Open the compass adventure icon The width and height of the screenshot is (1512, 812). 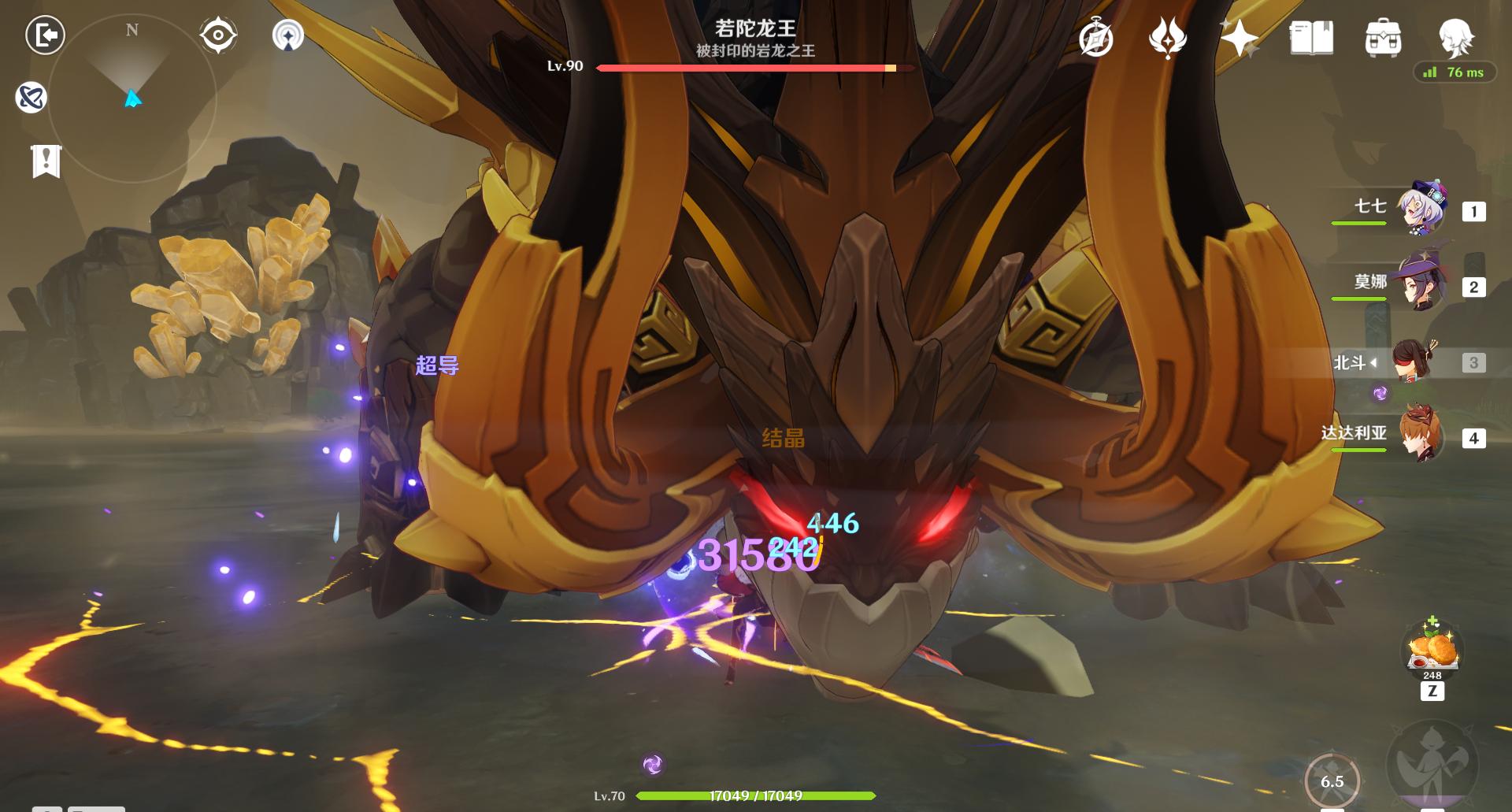[1095, 39]
